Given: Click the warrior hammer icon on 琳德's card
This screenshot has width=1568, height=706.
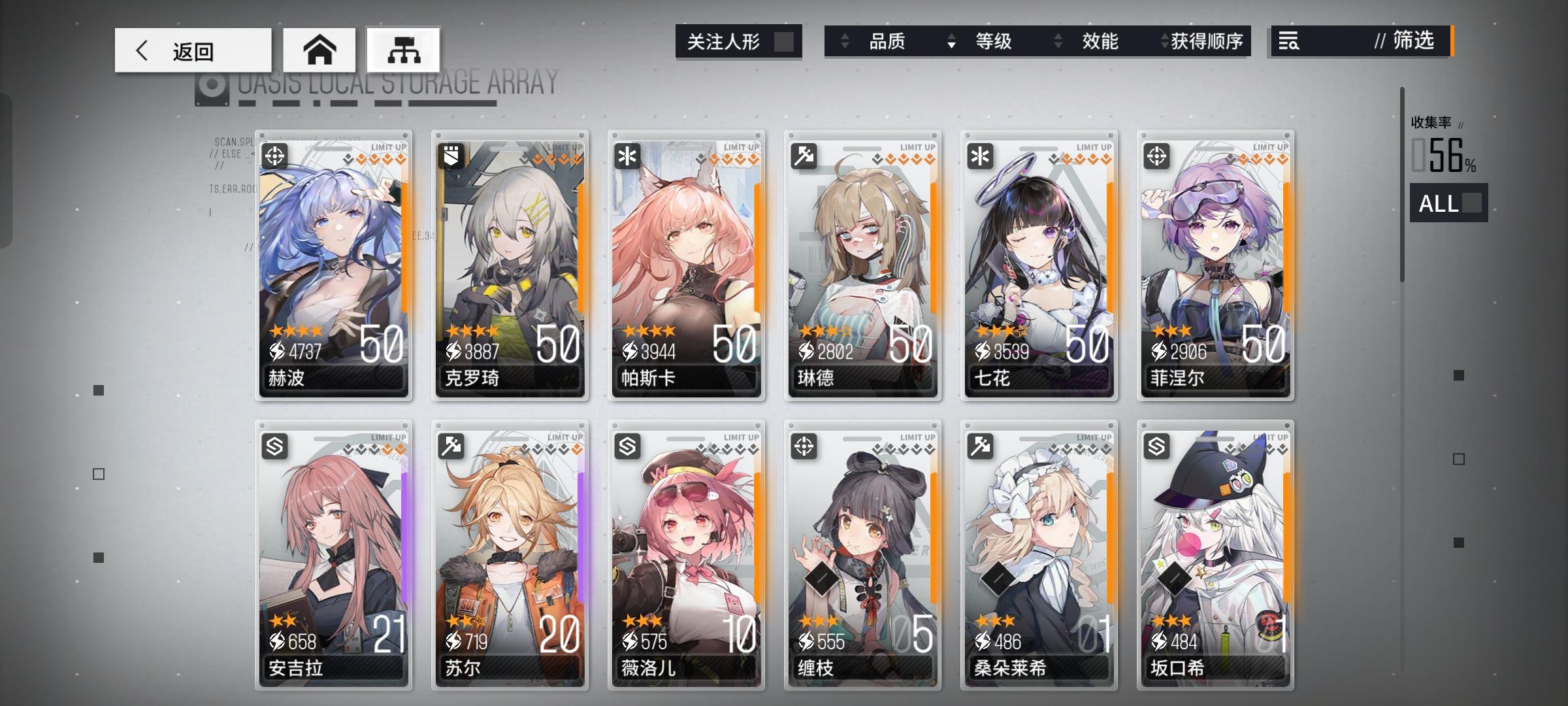Looking at the screenshot, I should pyautogui.click(x=803, y=155).
